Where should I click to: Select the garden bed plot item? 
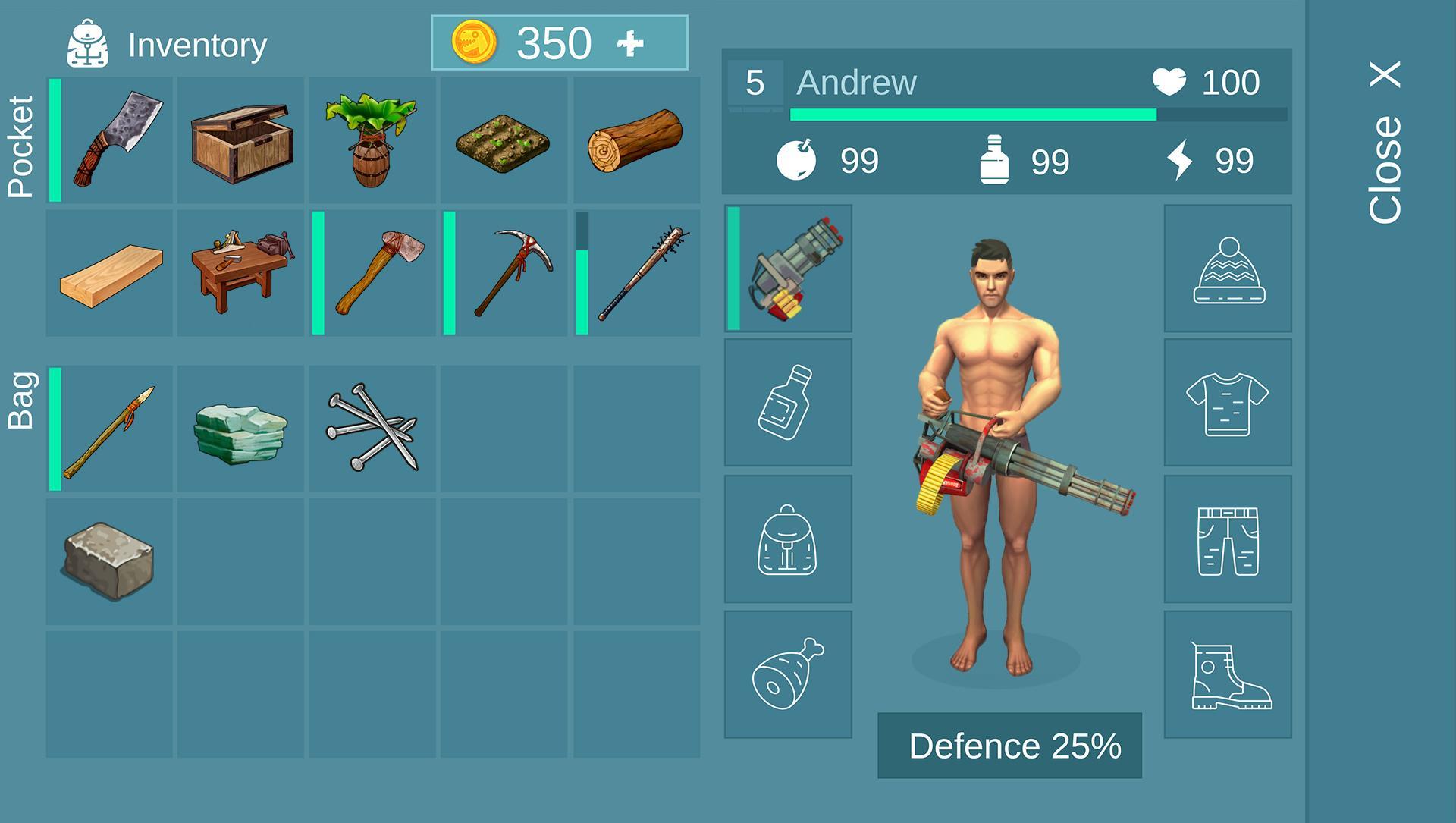click(504, 140)
